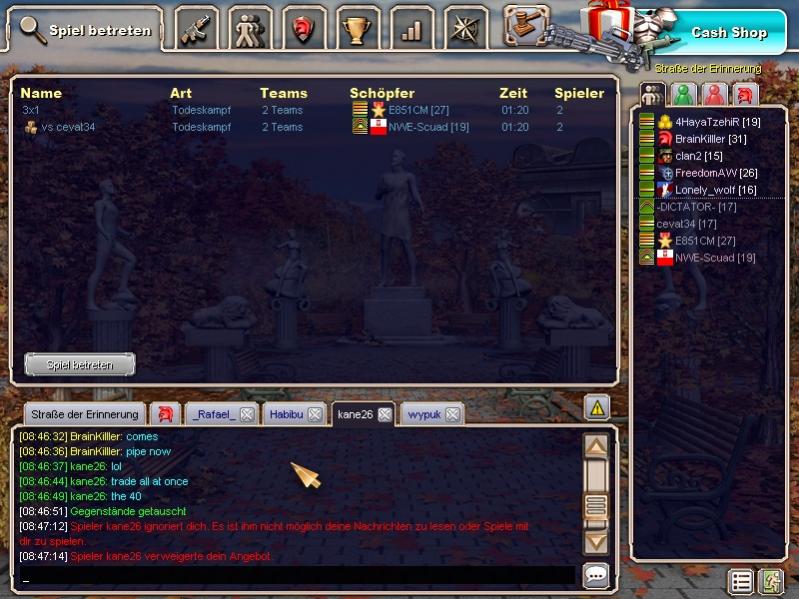Open the red helmet clan tab

tap(303, 30)
